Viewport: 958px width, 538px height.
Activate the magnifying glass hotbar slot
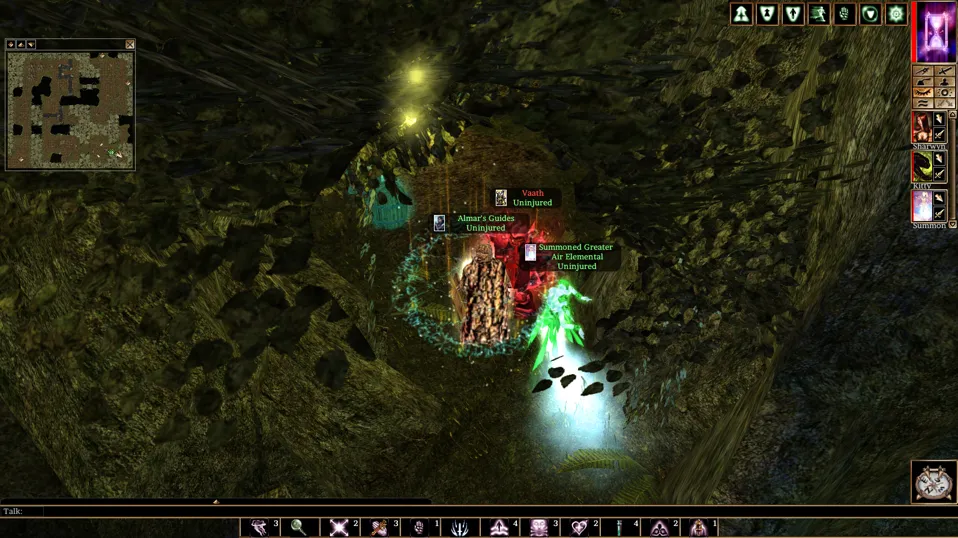(x=298, y=527)
